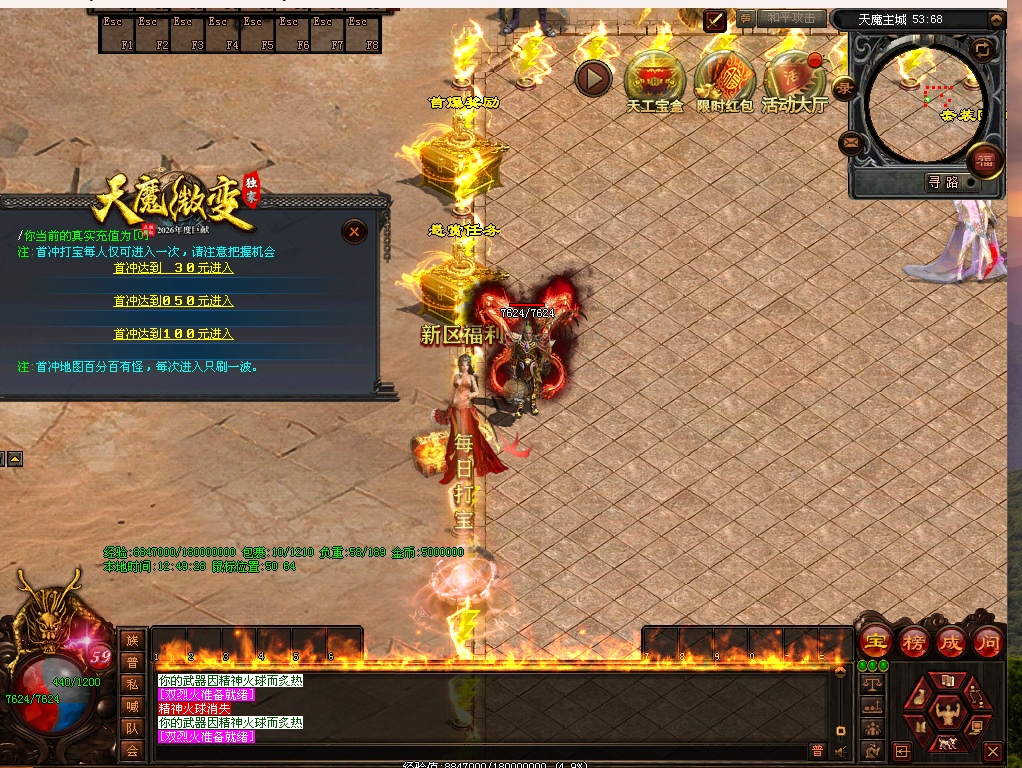
Task: Close the 首冲打宝 recharge panel
Action: coord(354,232)
